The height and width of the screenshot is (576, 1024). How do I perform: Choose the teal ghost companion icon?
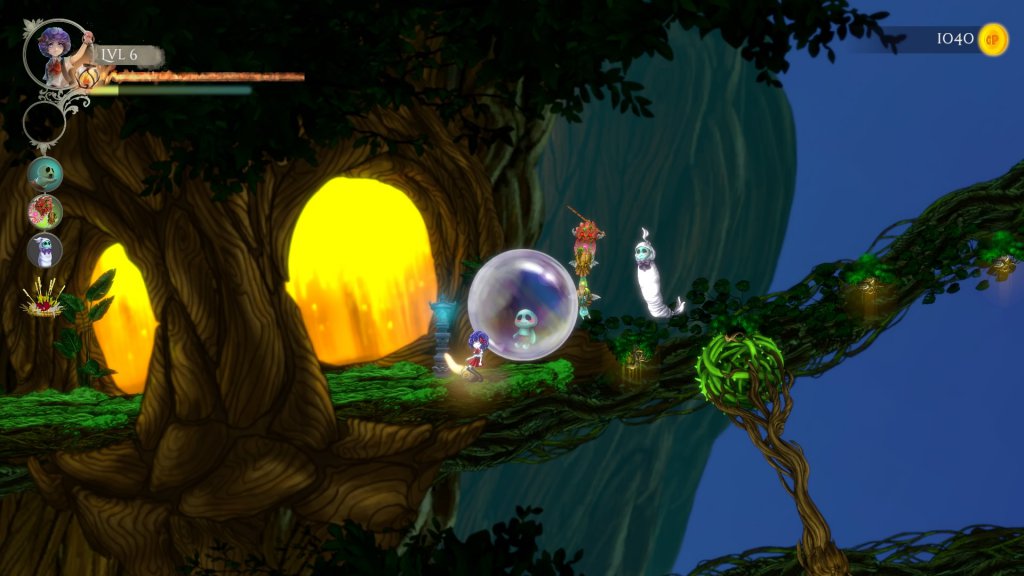45,174
